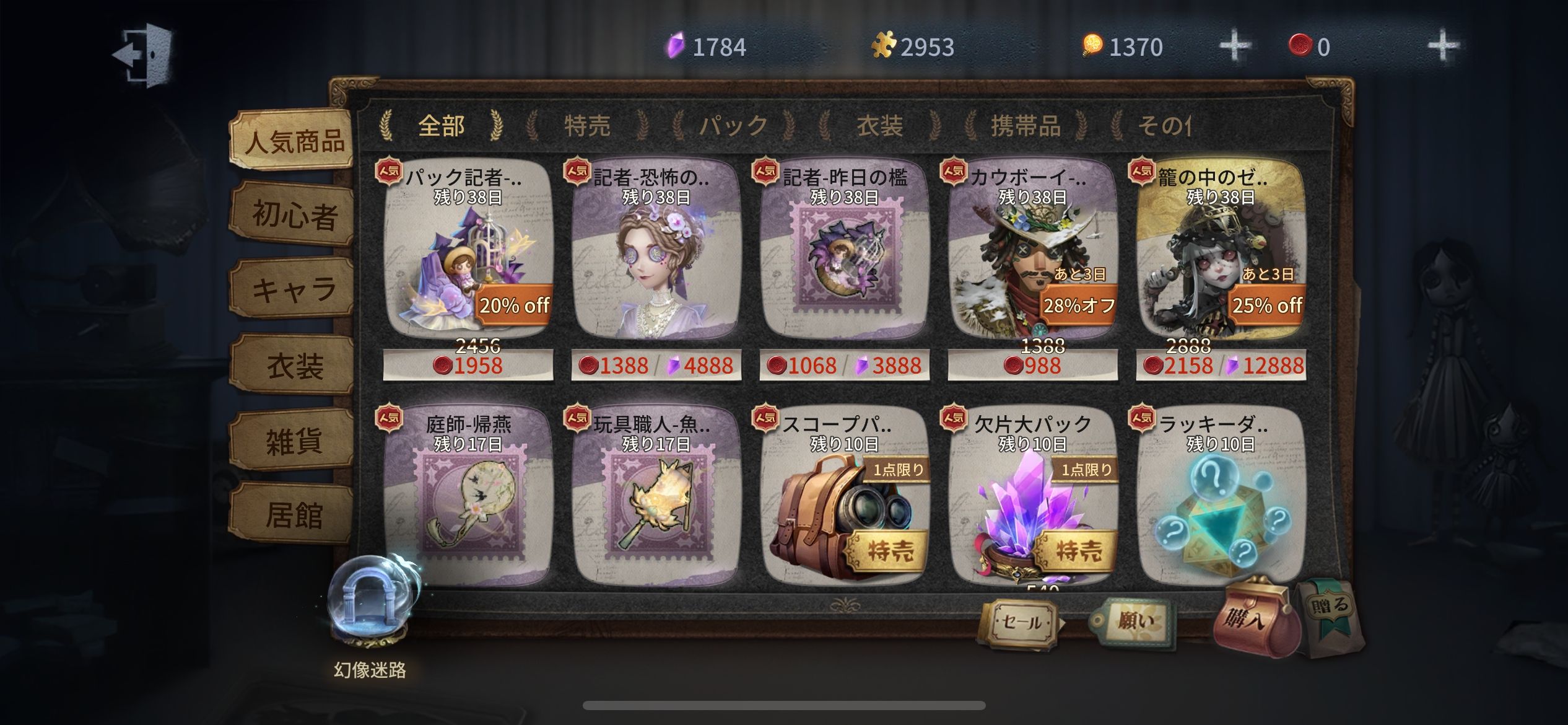Select the 携帯品 filter tab
Screen dimensions: 1568x725
(x=1026, y=126)
